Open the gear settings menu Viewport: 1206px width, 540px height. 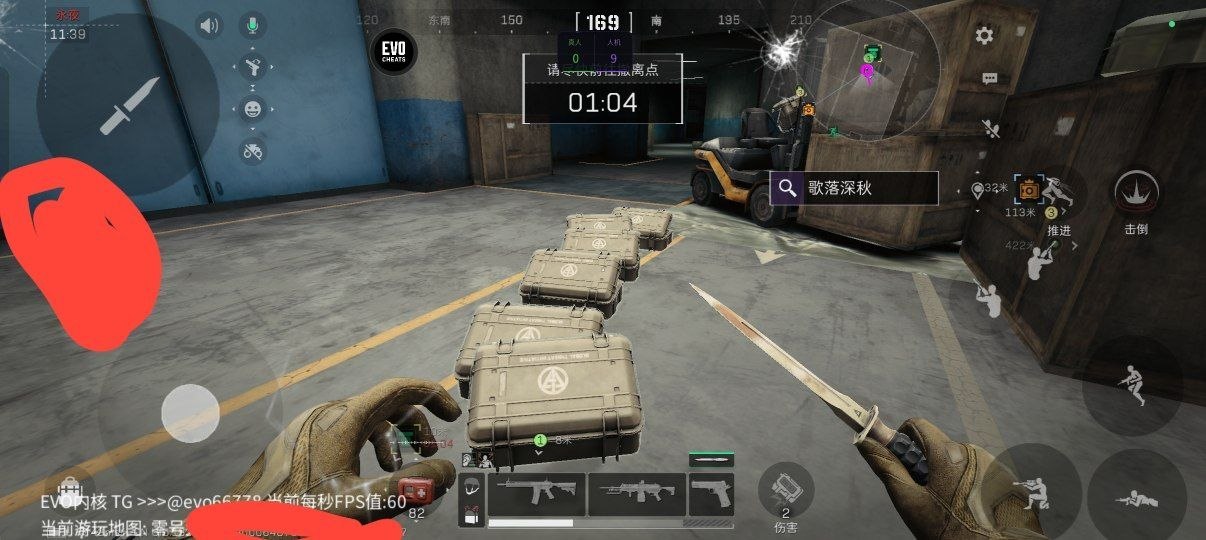coord(985,36)
